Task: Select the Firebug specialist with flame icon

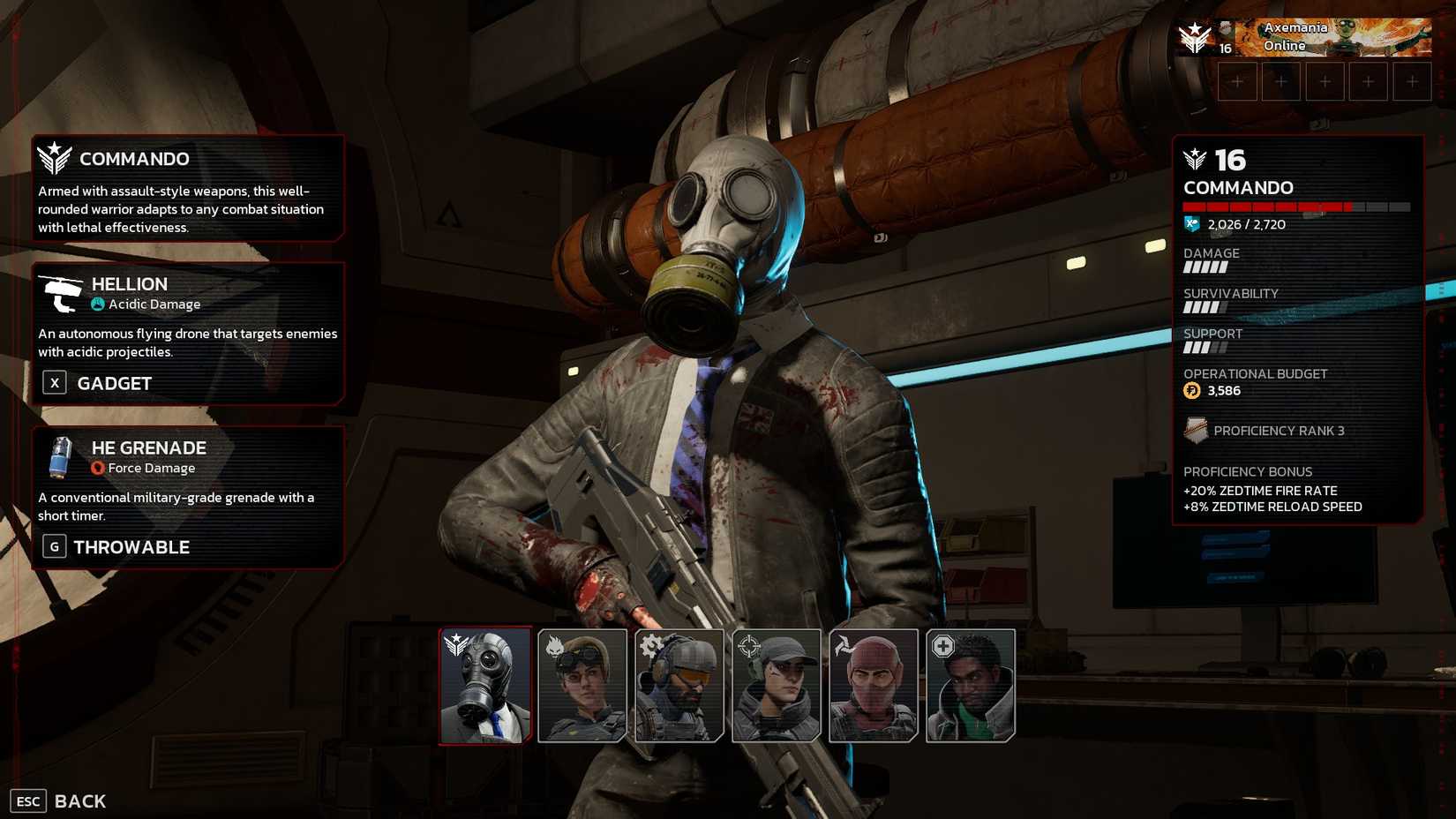Action: [581, 686]
